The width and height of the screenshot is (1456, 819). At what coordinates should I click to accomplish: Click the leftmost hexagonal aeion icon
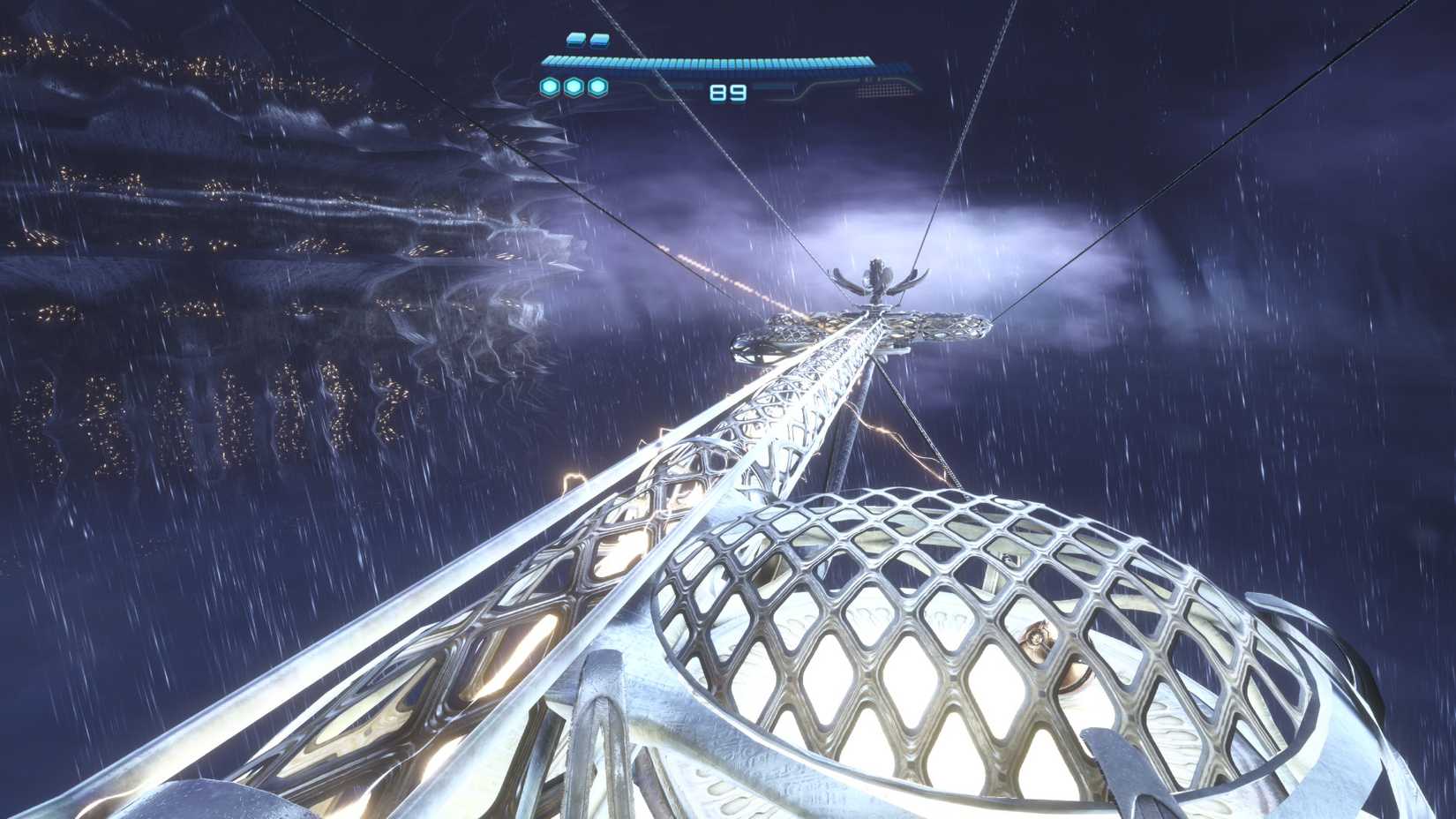[548, 86]
